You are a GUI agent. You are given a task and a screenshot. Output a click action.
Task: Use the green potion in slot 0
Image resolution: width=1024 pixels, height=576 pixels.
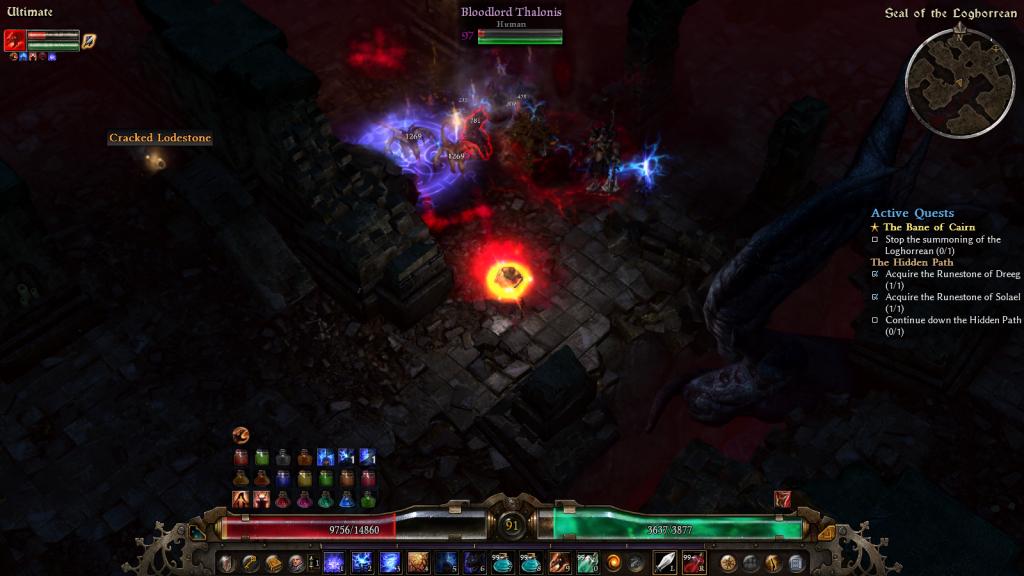coord(586,563)
